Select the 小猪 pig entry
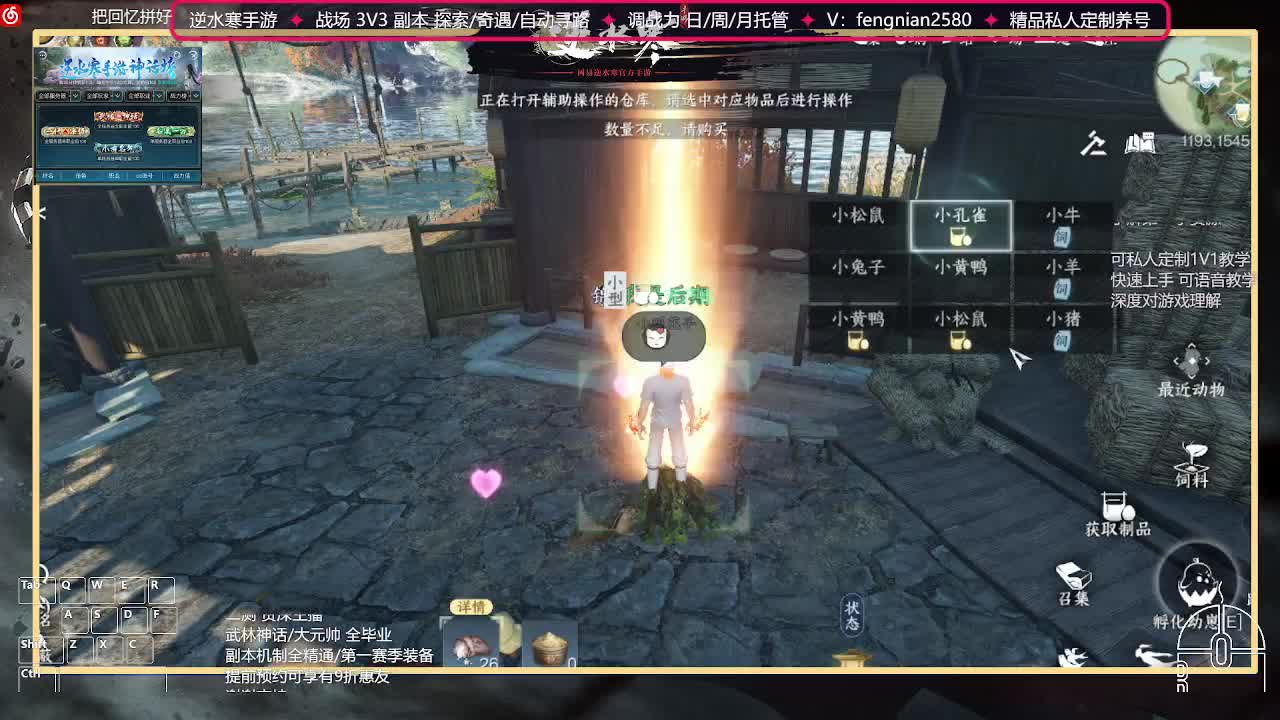This screenshot has width=1280, height=720. click(x=1065, y=319)
